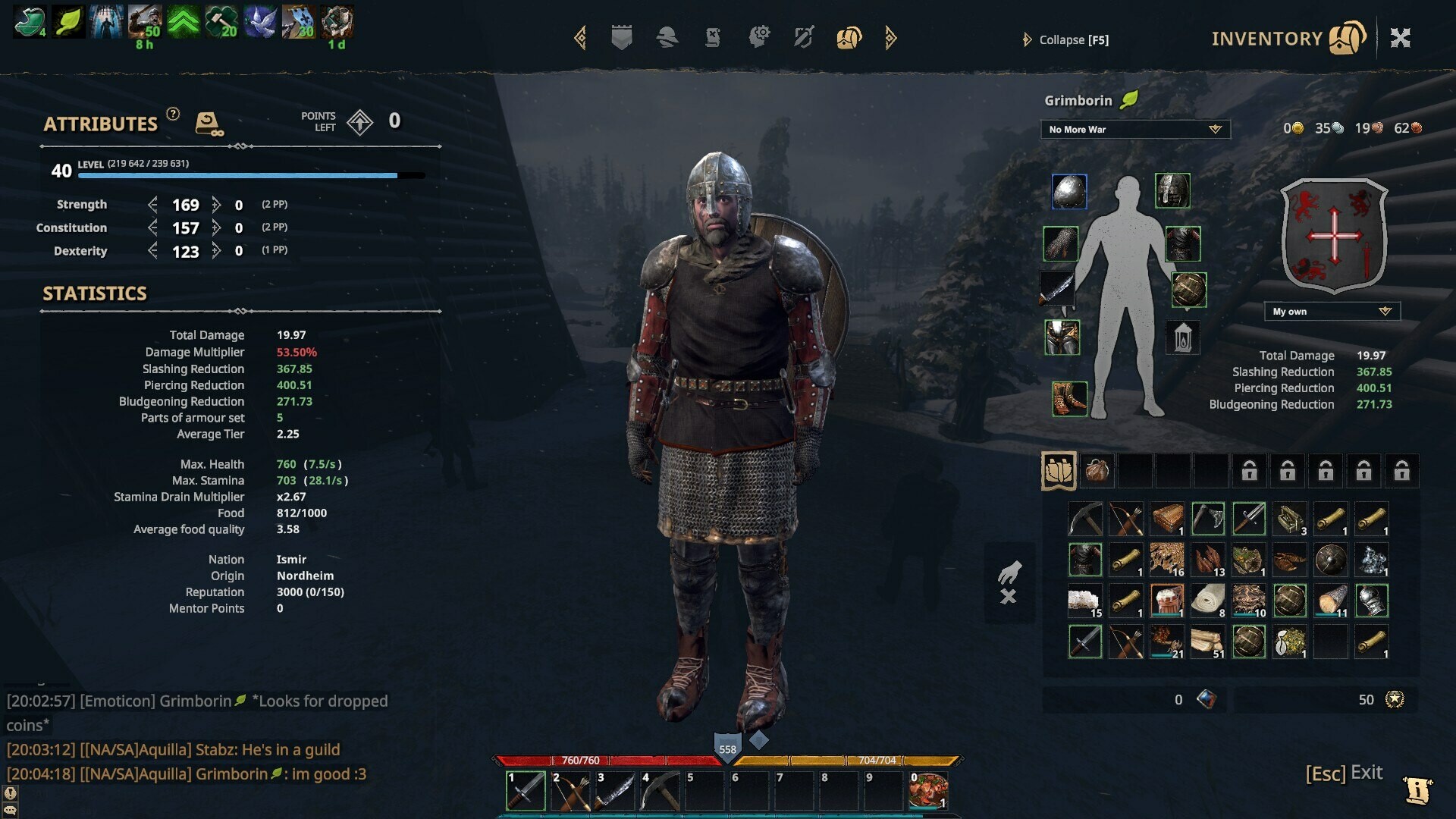The width and height of the screenshot is (1456, 819).
Task: Open the guild banner panel icon
Action: coord(622,37)
